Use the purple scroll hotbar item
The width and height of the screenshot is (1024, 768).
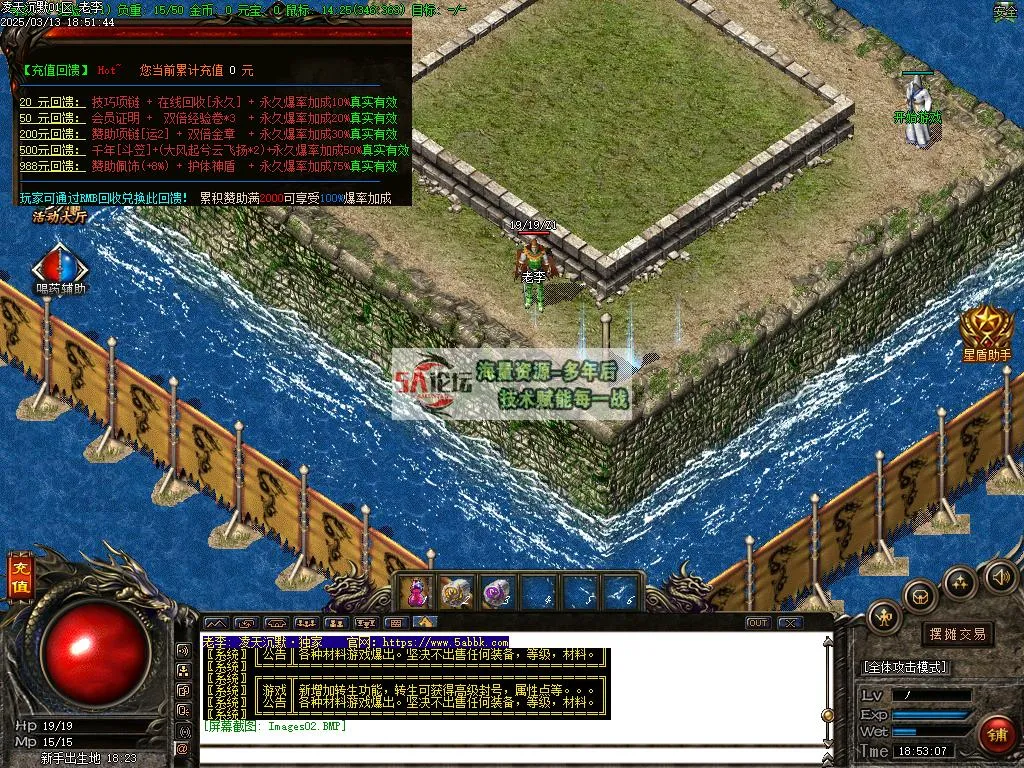pos(497,592)
